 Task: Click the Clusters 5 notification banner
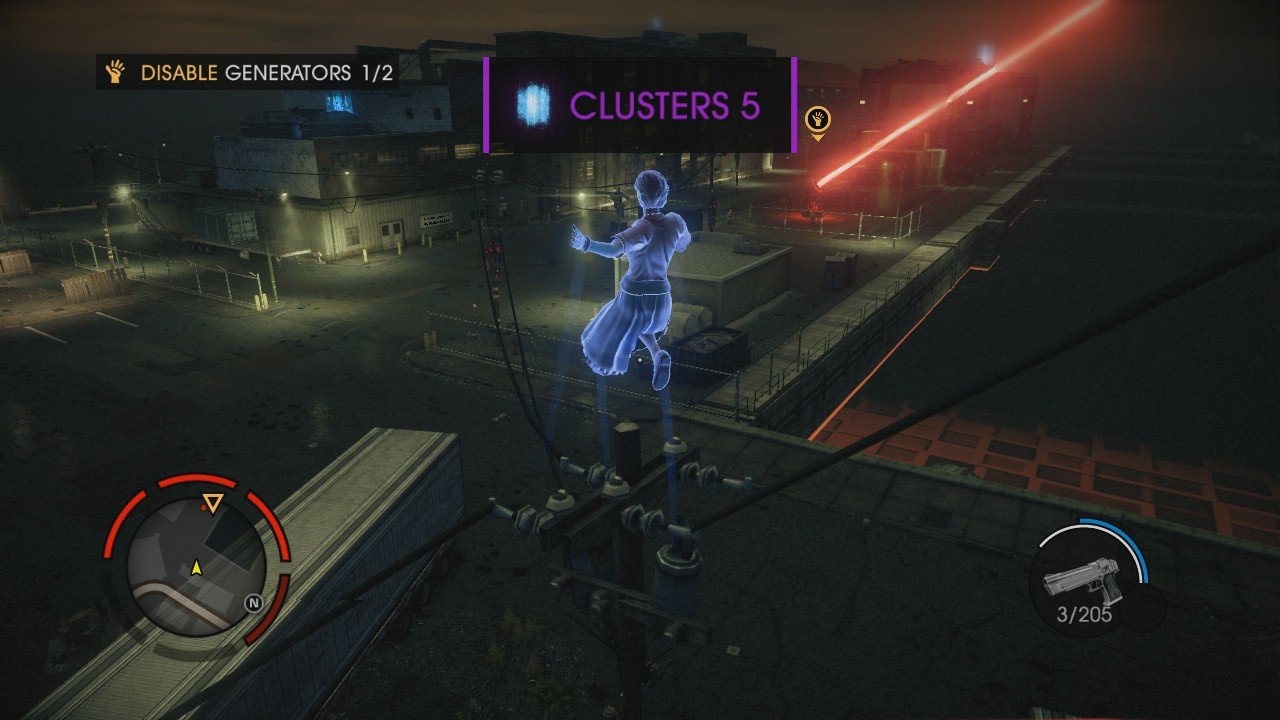click(x=640, y=105)
